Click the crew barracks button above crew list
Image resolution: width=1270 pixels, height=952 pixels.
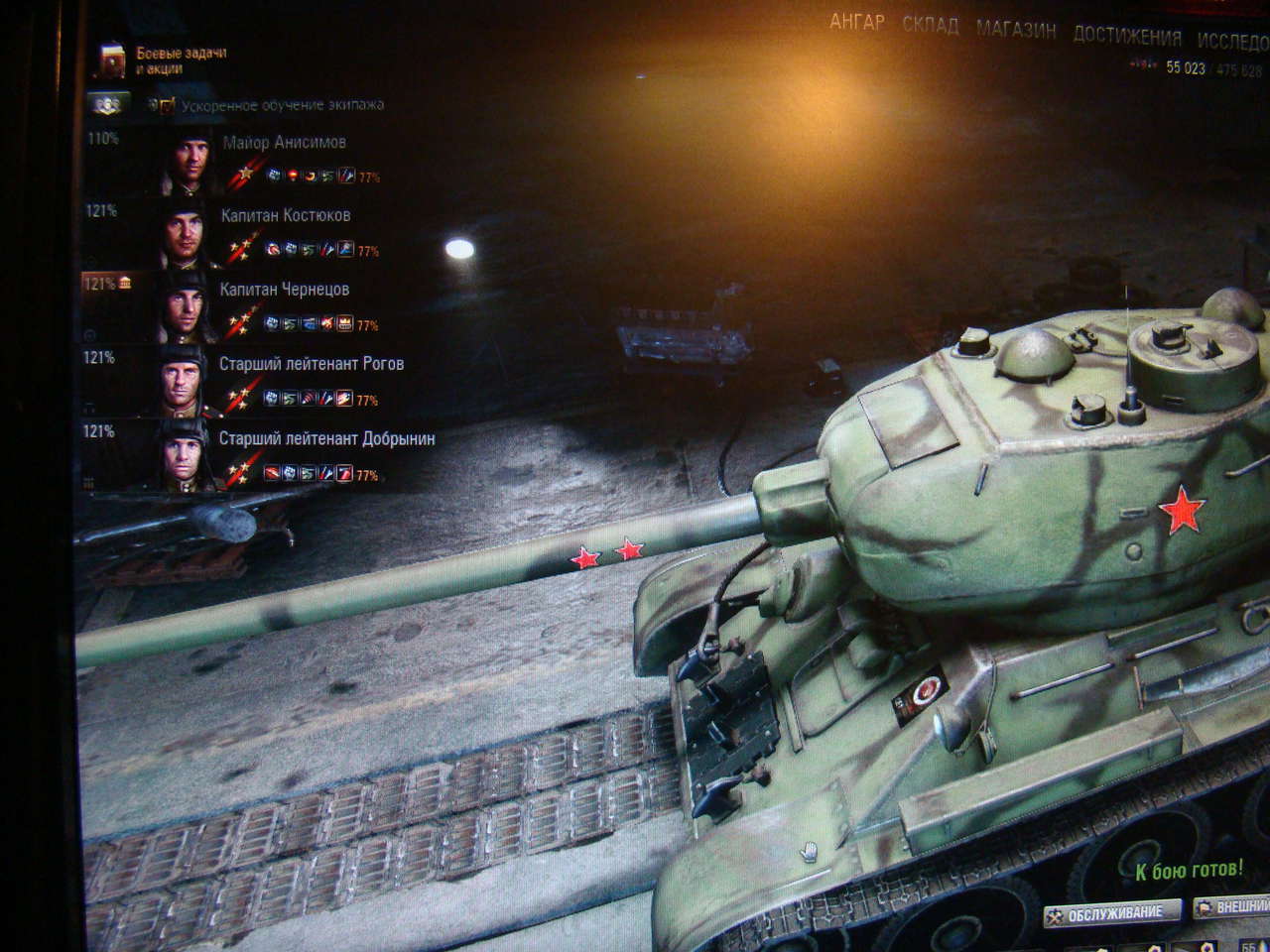(106, 104)
